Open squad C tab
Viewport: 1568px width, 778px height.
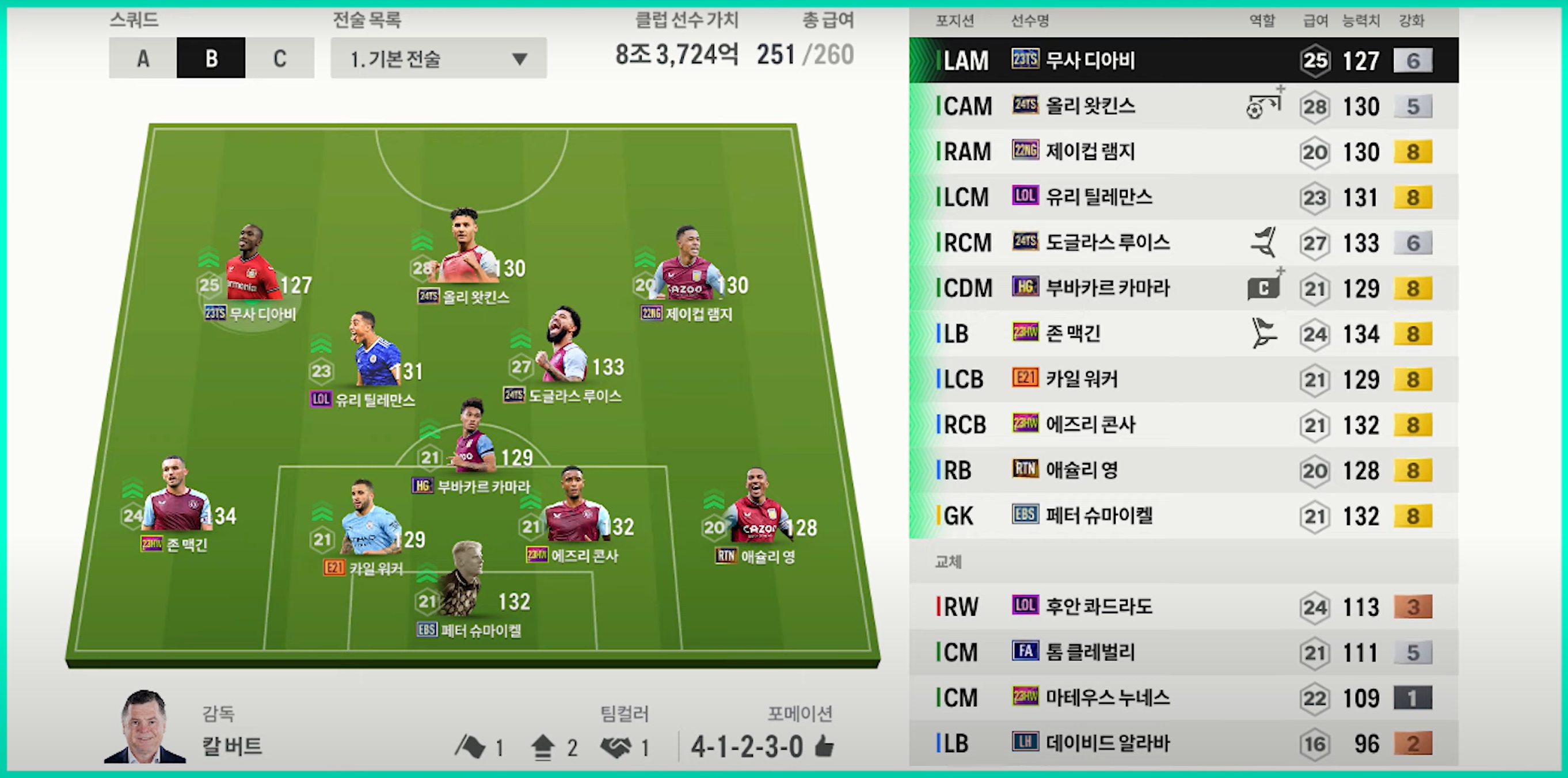click(279, 58)
